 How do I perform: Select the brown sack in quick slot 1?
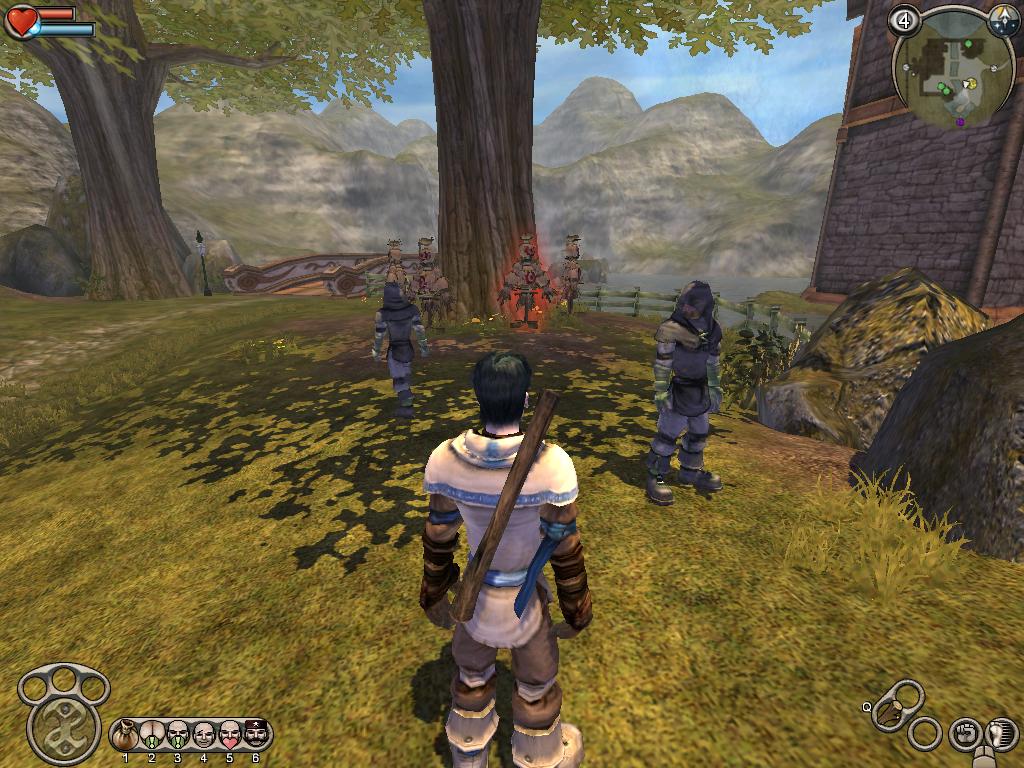point(125,736)
